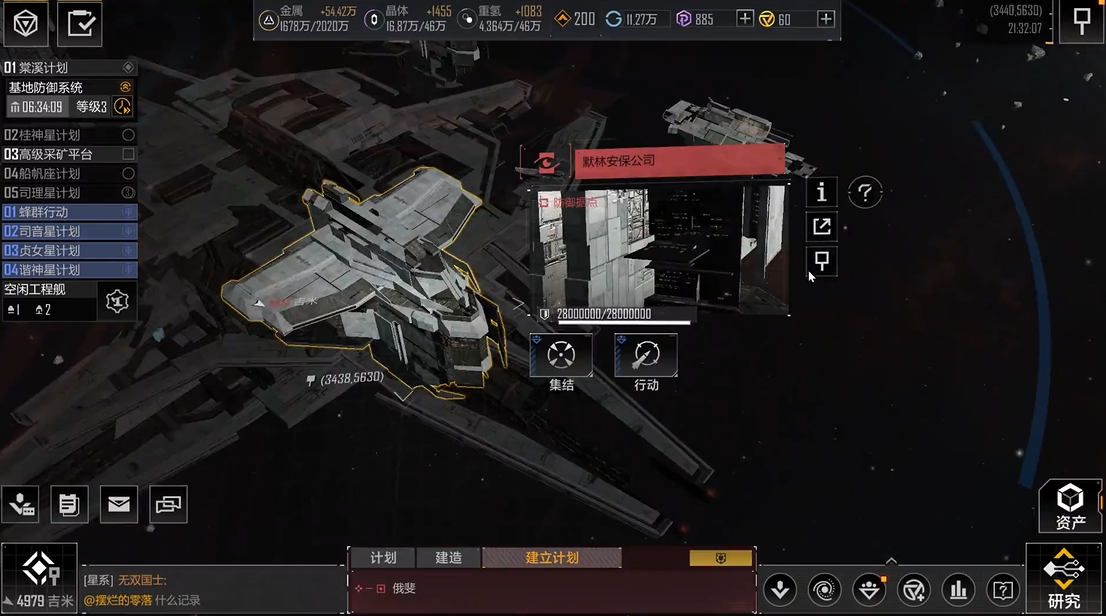Screen dimensions: 1106x616
Task: Select 蜂群行动 in the plan list
Action: (x=69, y=212)
